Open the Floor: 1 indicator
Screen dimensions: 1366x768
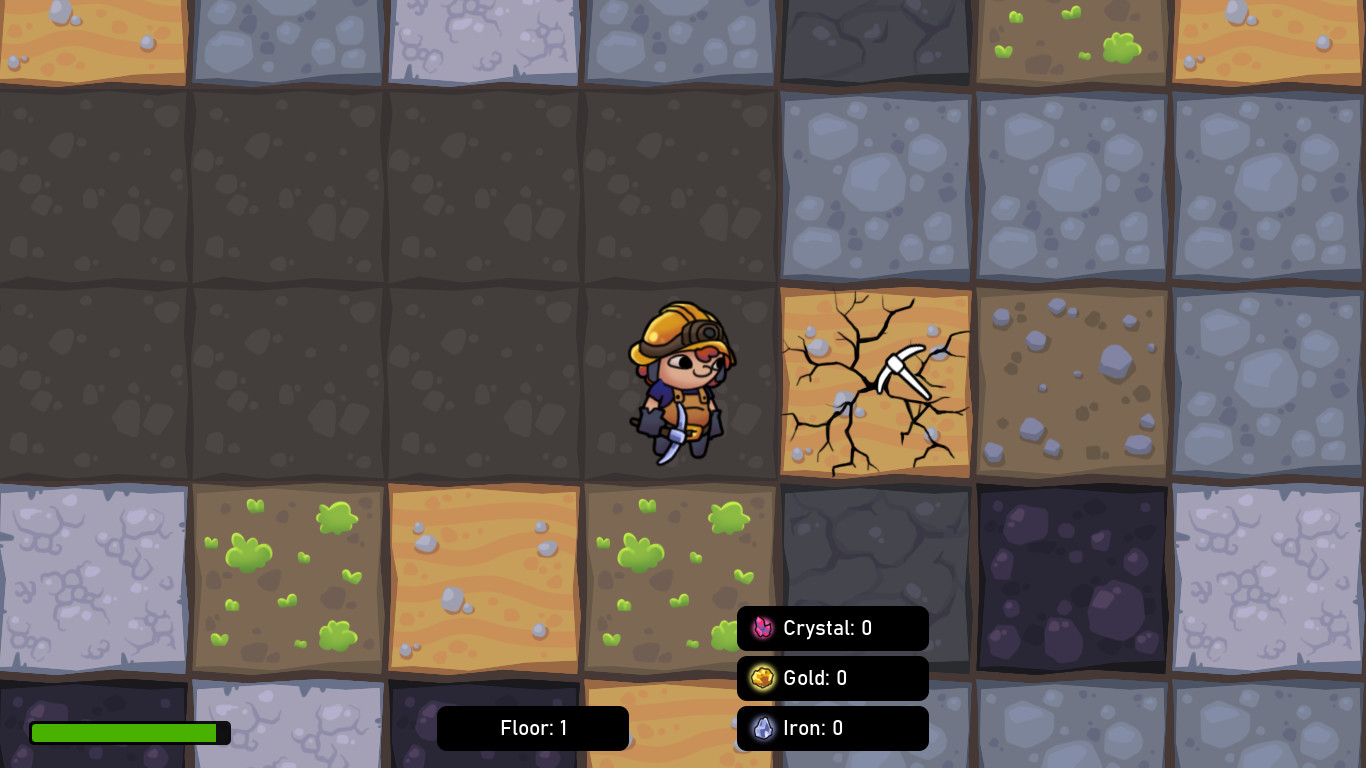(533, 728)
